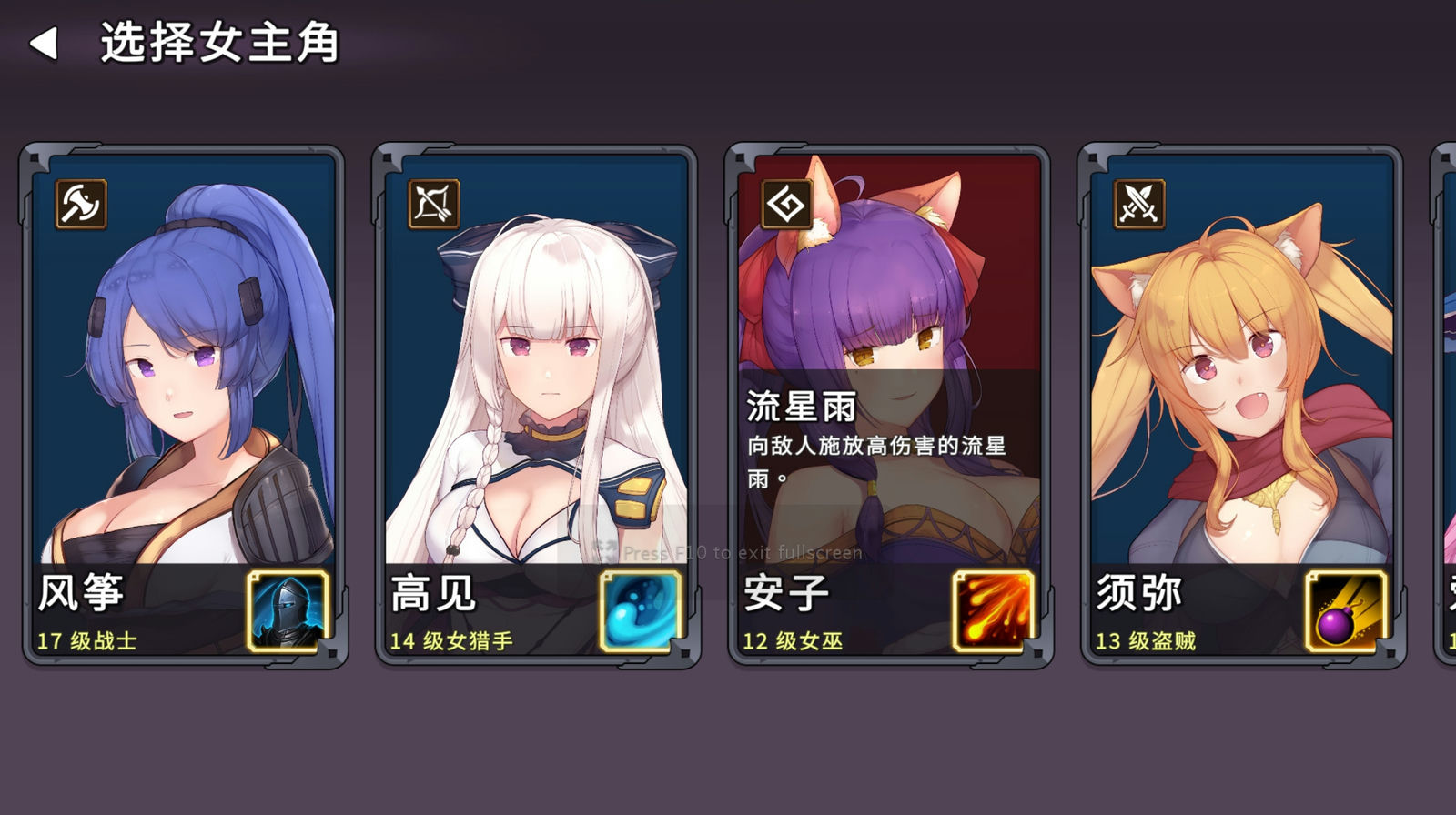Select the meteor shower skill icon under 安子
This screenshot has height=815, width=1456.
tap(993, 611)
